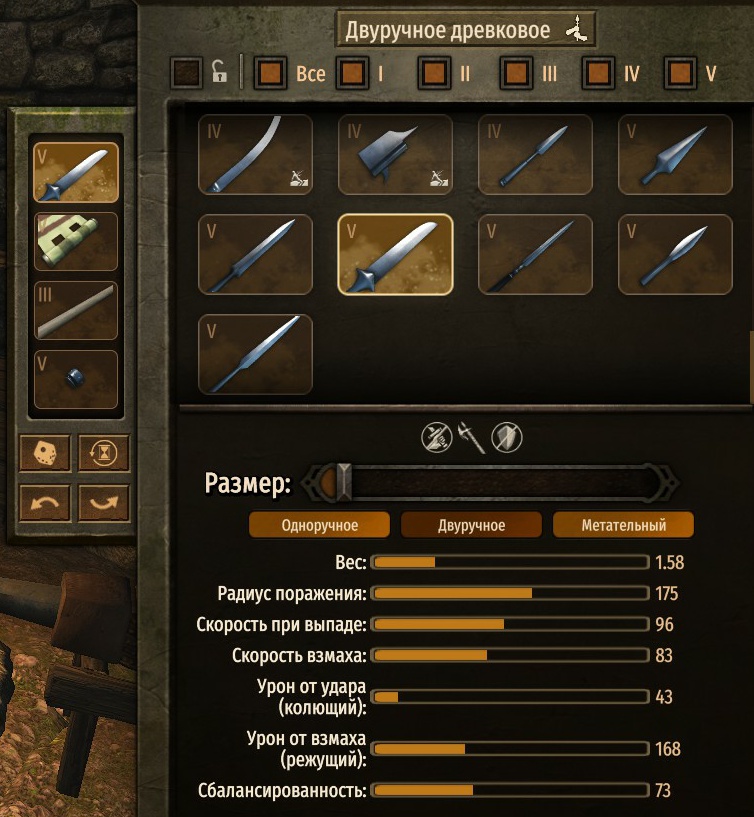The height and width of the screenshot is (817, 754).
Task: Open the Двуручное древковое weapon type selector
Action: (x=465, y=30)
